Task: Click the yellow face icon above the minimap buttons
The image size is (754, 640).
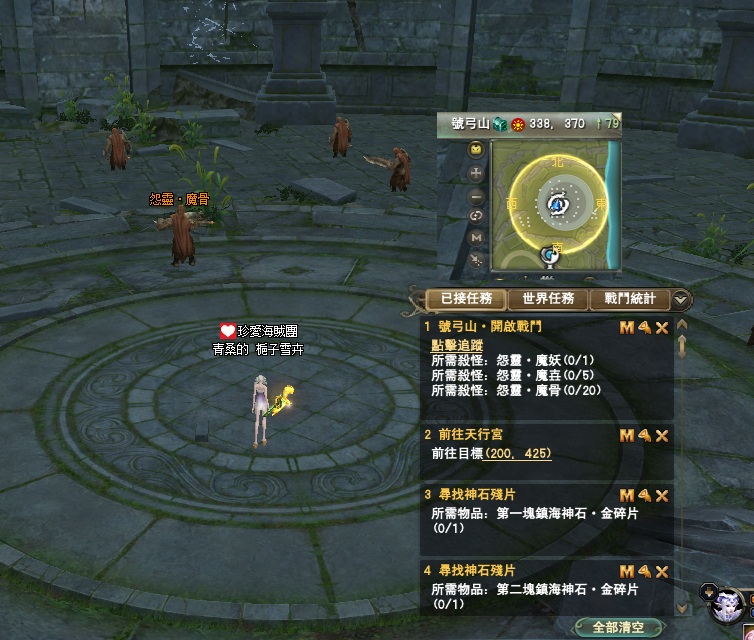Action: [477, 149]
